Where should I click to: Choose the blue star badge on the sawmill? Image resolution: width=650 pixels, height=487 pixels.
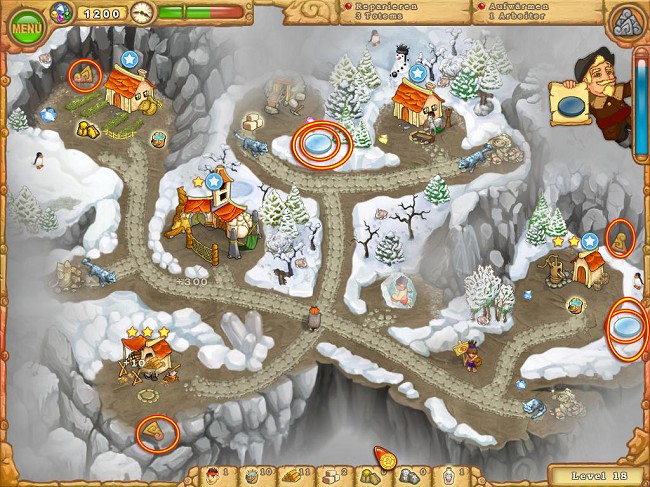pyautogui.click(x=213, y=181)
